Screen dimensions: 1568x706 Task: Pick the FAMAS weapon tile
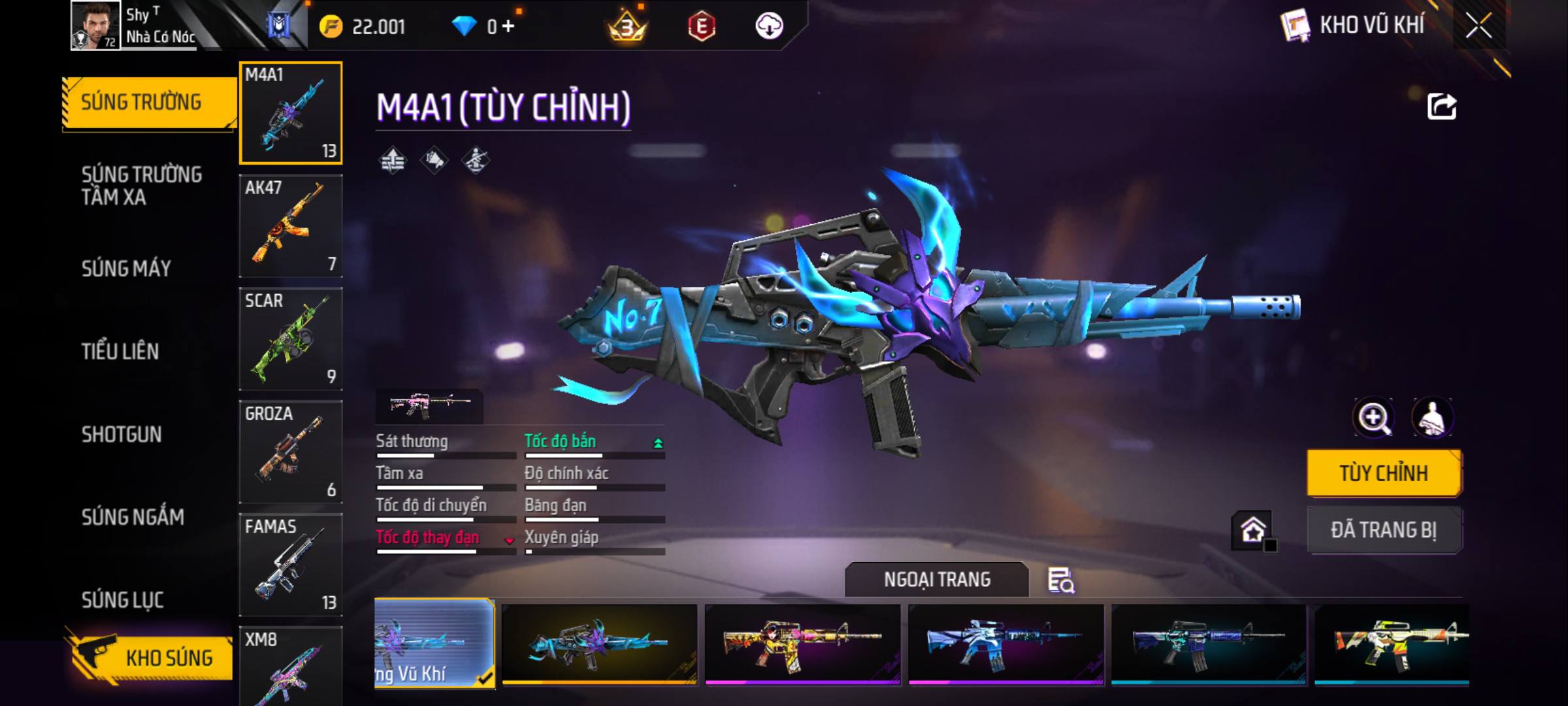click(x=291, y=565)
